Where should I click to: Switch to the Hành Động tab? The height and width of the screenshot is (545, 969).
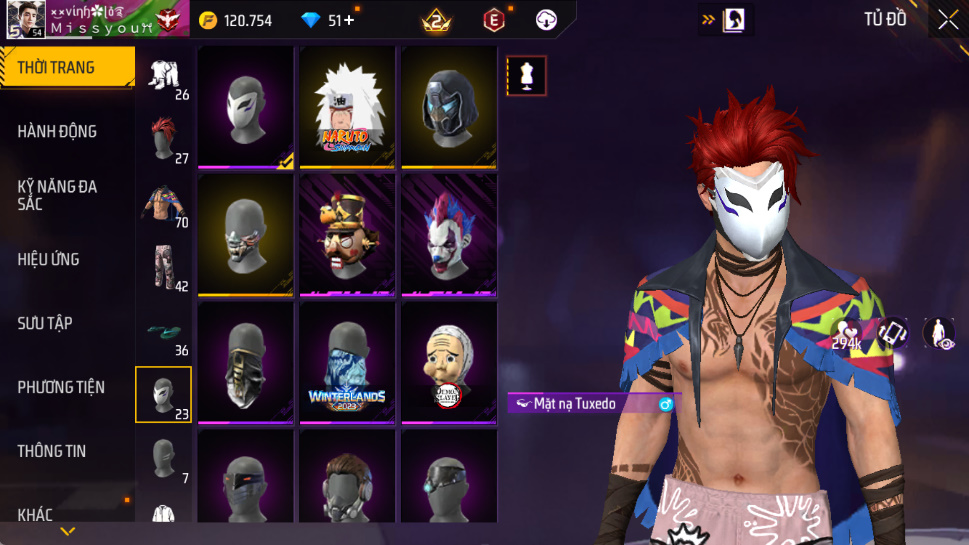[x=66, y=131]
